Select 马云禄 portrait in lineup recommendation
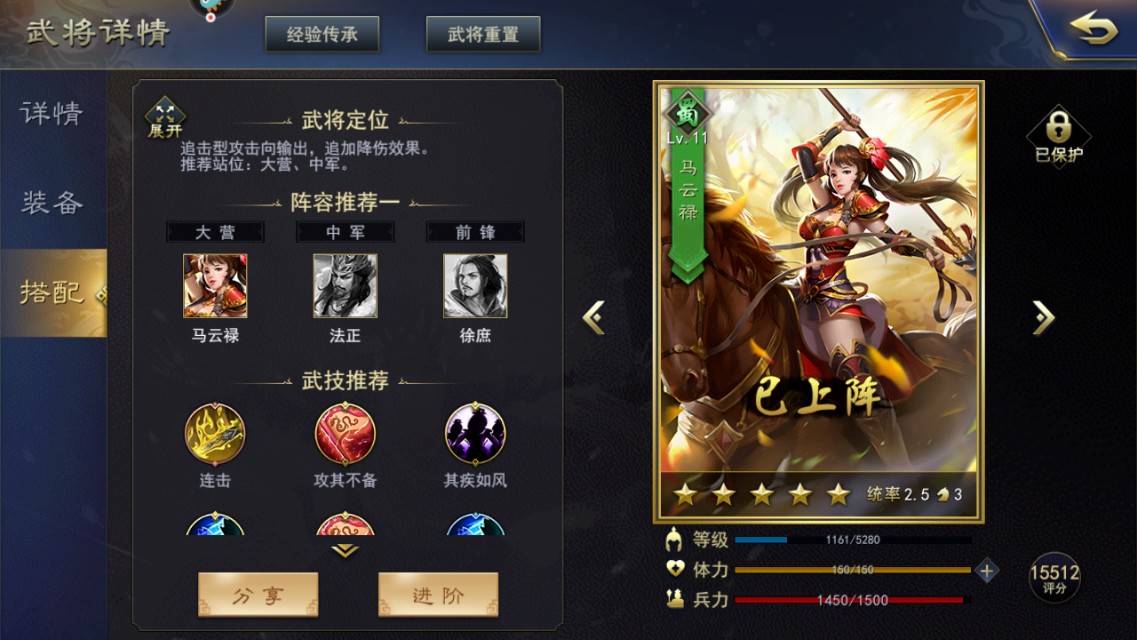Image resolution: width=1137 pixels, height=640 pixels. (215, 286)
